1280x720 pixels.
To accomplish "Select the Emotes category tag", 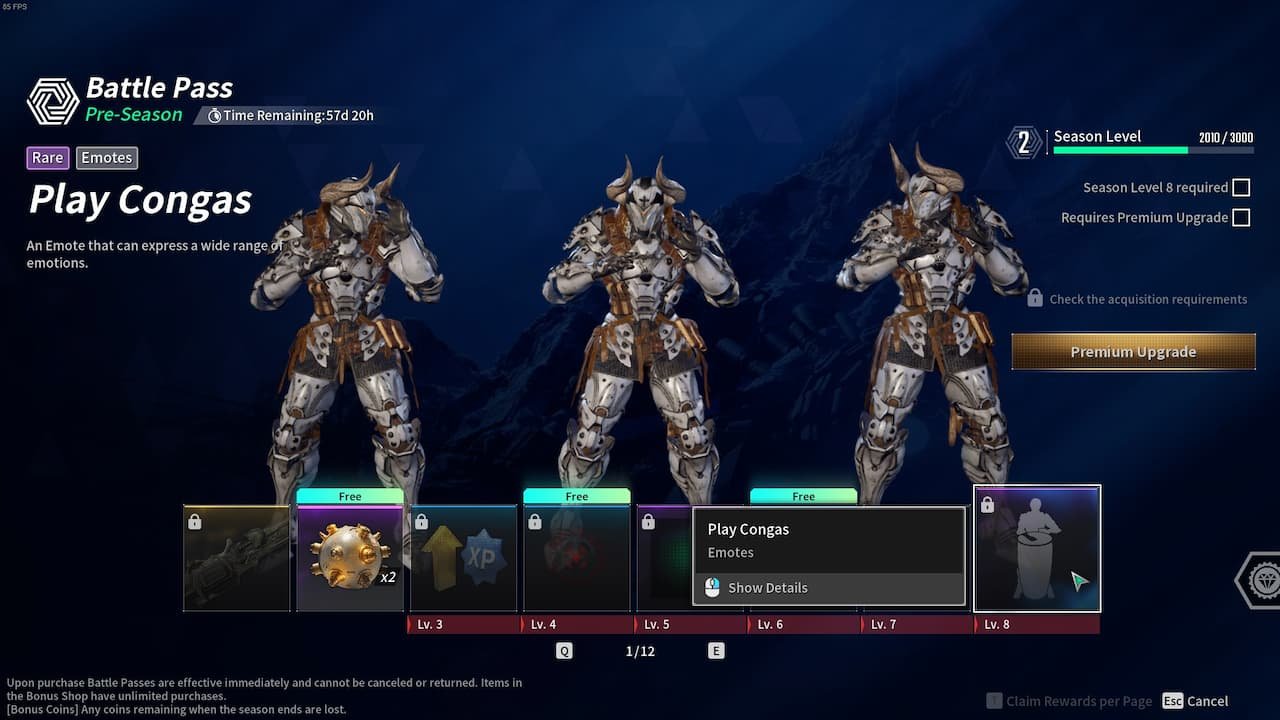I will [106, 157].
